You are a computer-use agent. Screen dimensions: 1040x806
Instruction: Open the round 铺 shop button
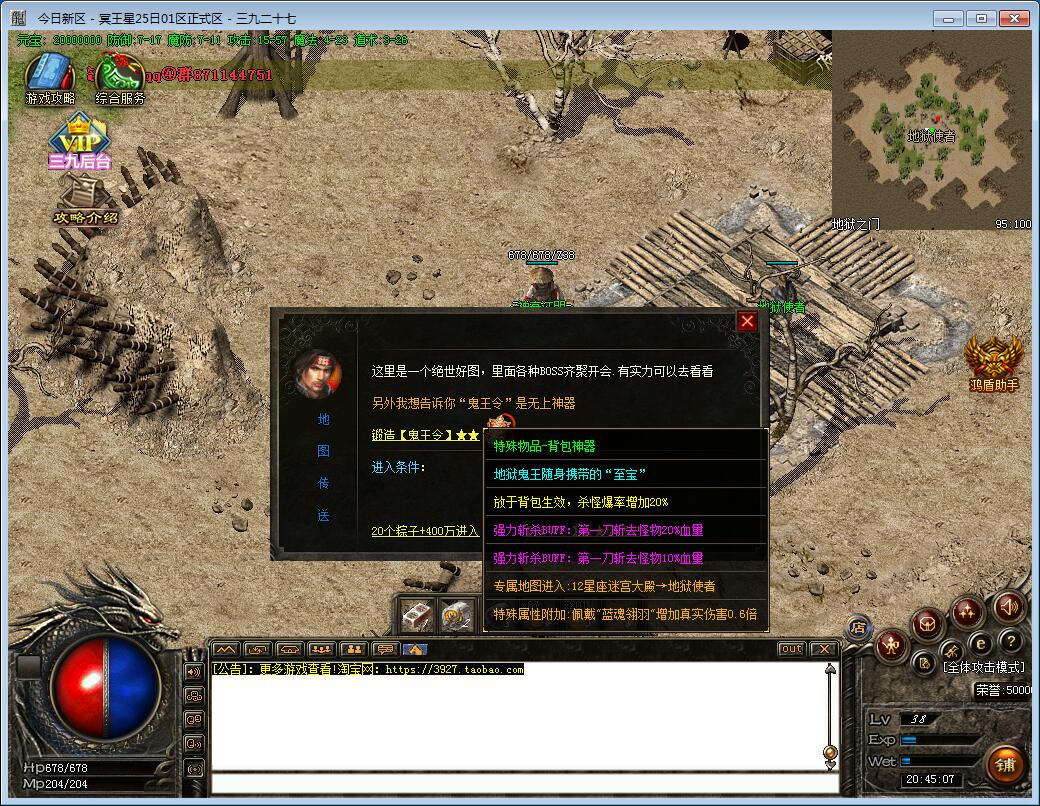(x=1004, y=765)
